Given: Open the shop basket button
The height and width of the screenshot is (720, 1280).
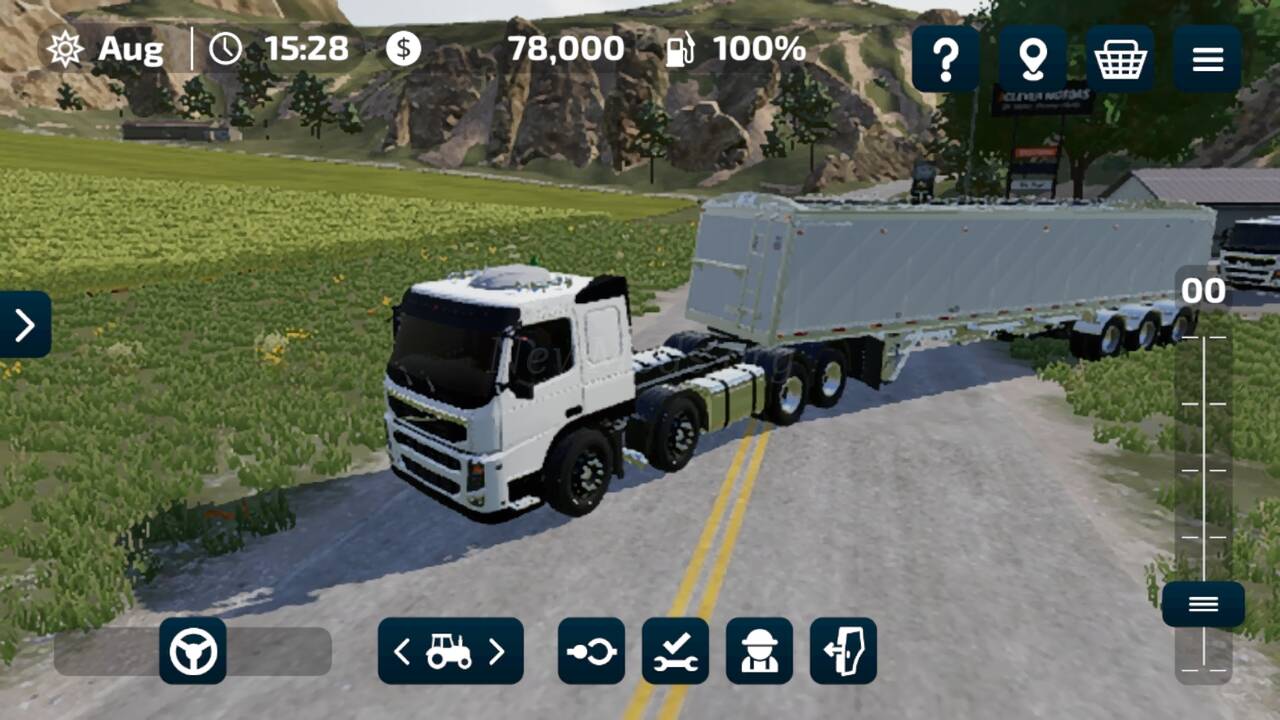Looking at the screenshot, I should 1120,60.
